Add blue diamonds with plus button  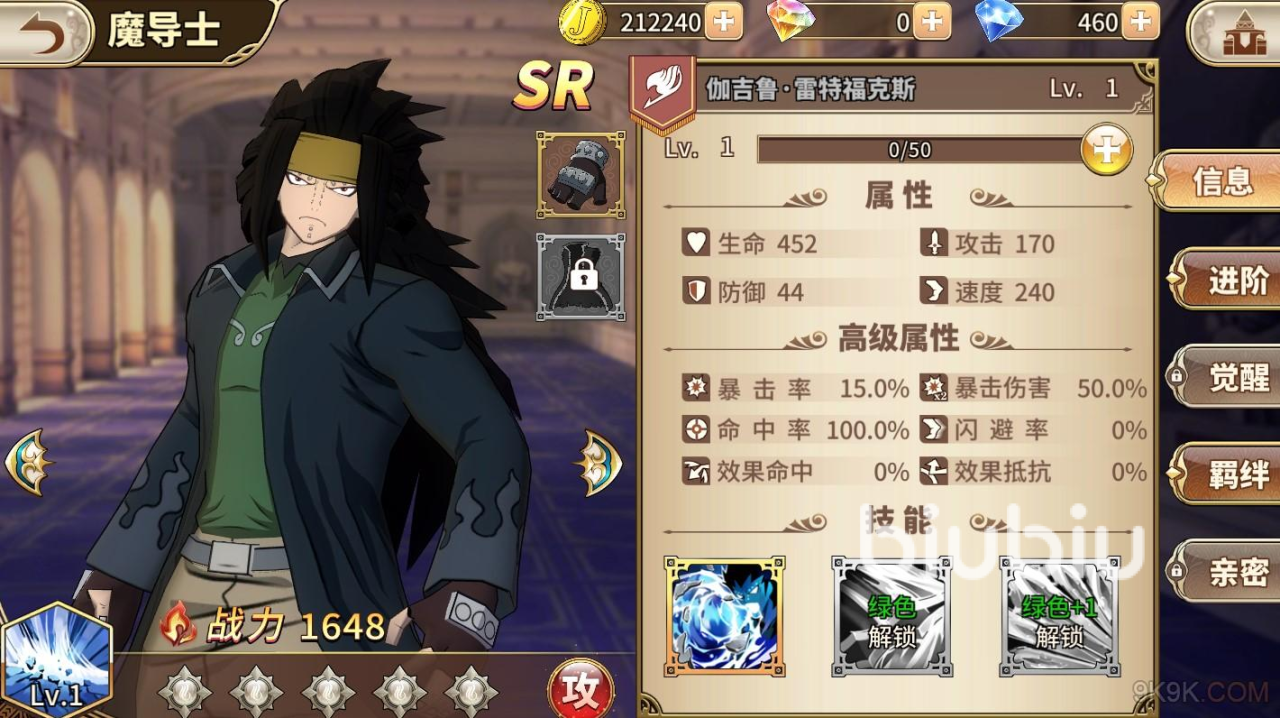[1140, 21]
